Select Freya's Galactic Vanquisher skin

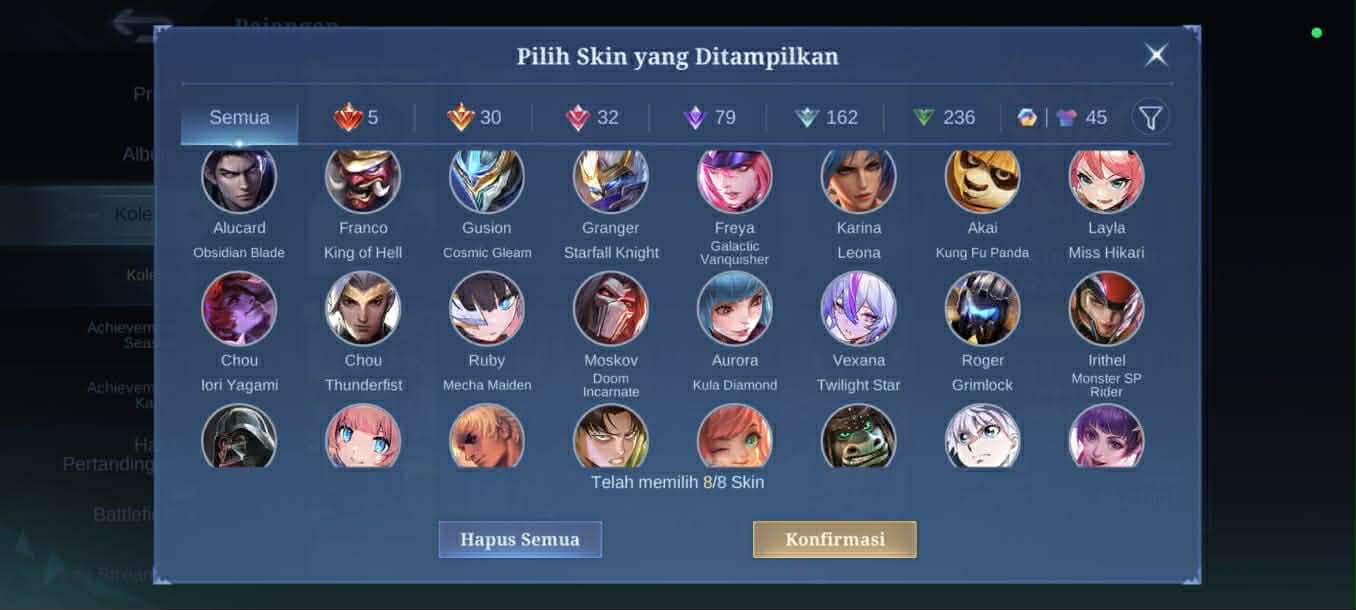[x=735, y=180]
